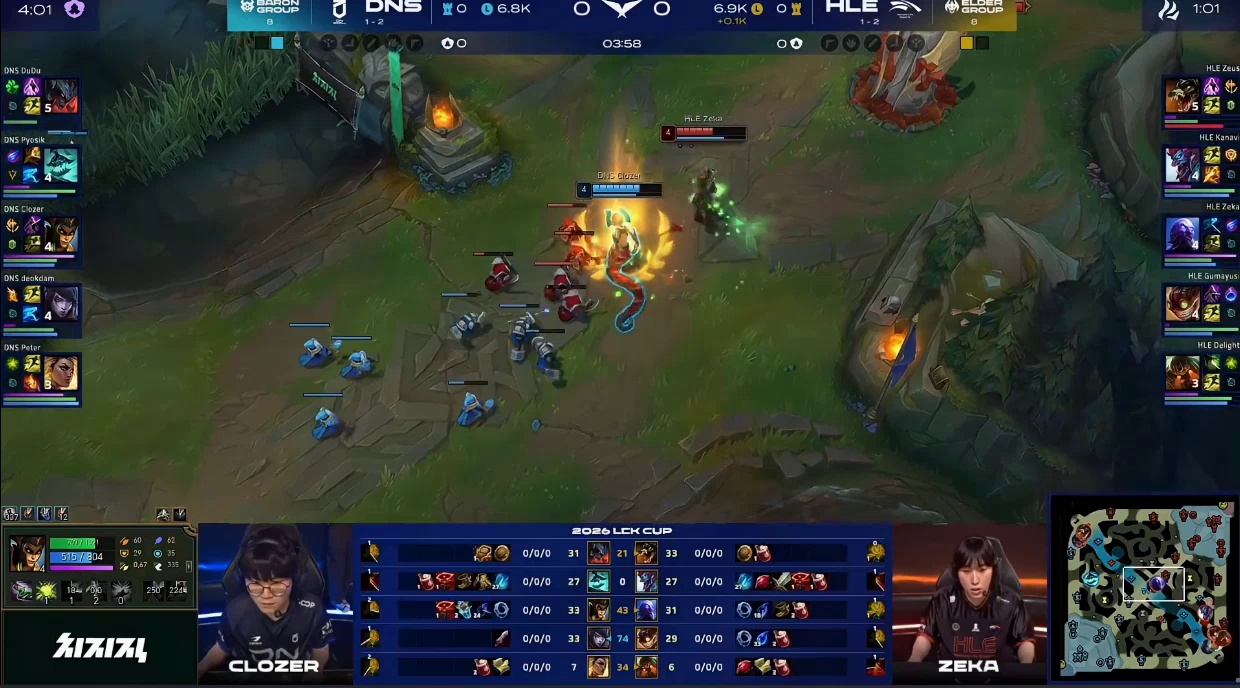Click the Zeka player camera feed
The height and width of the screenshot is (688, 1240).
coord(968,598)
